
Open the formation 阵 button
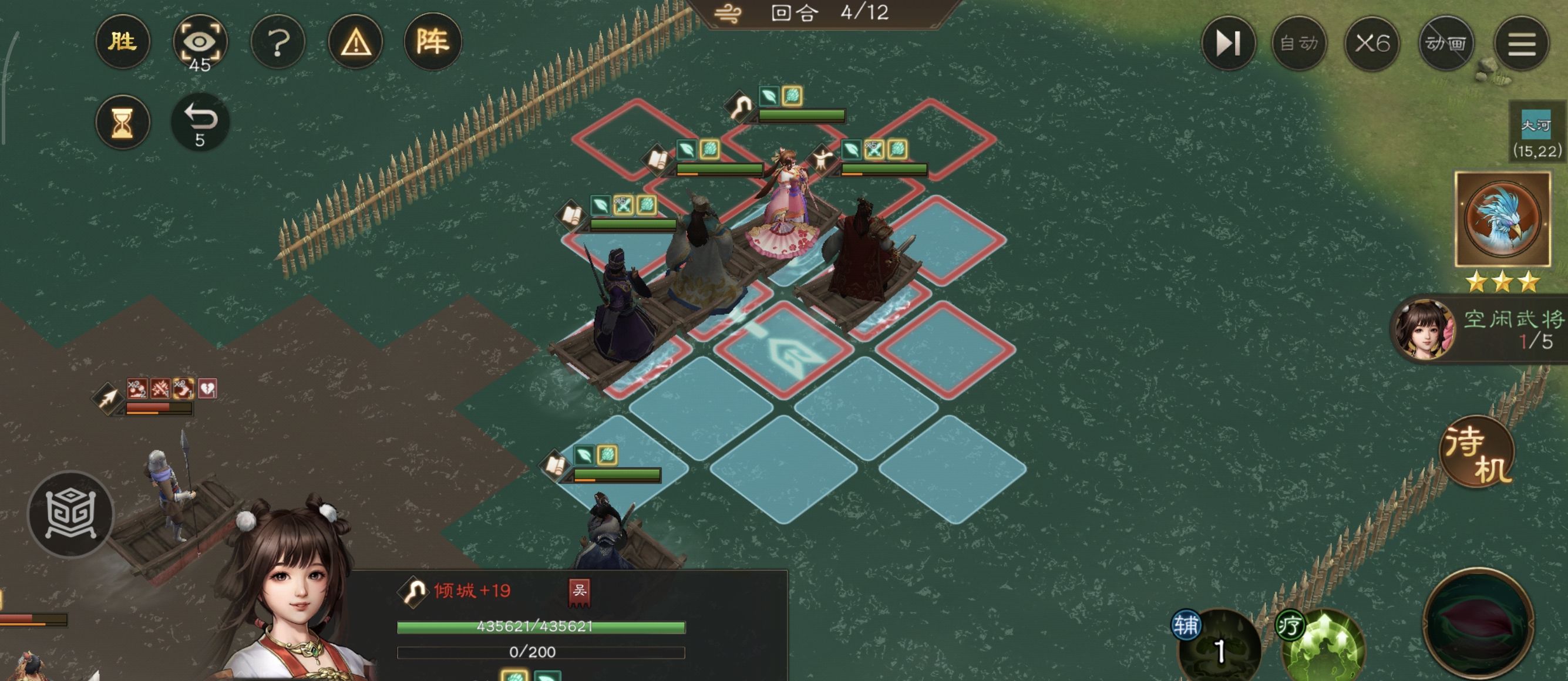[x=433, y=42]
